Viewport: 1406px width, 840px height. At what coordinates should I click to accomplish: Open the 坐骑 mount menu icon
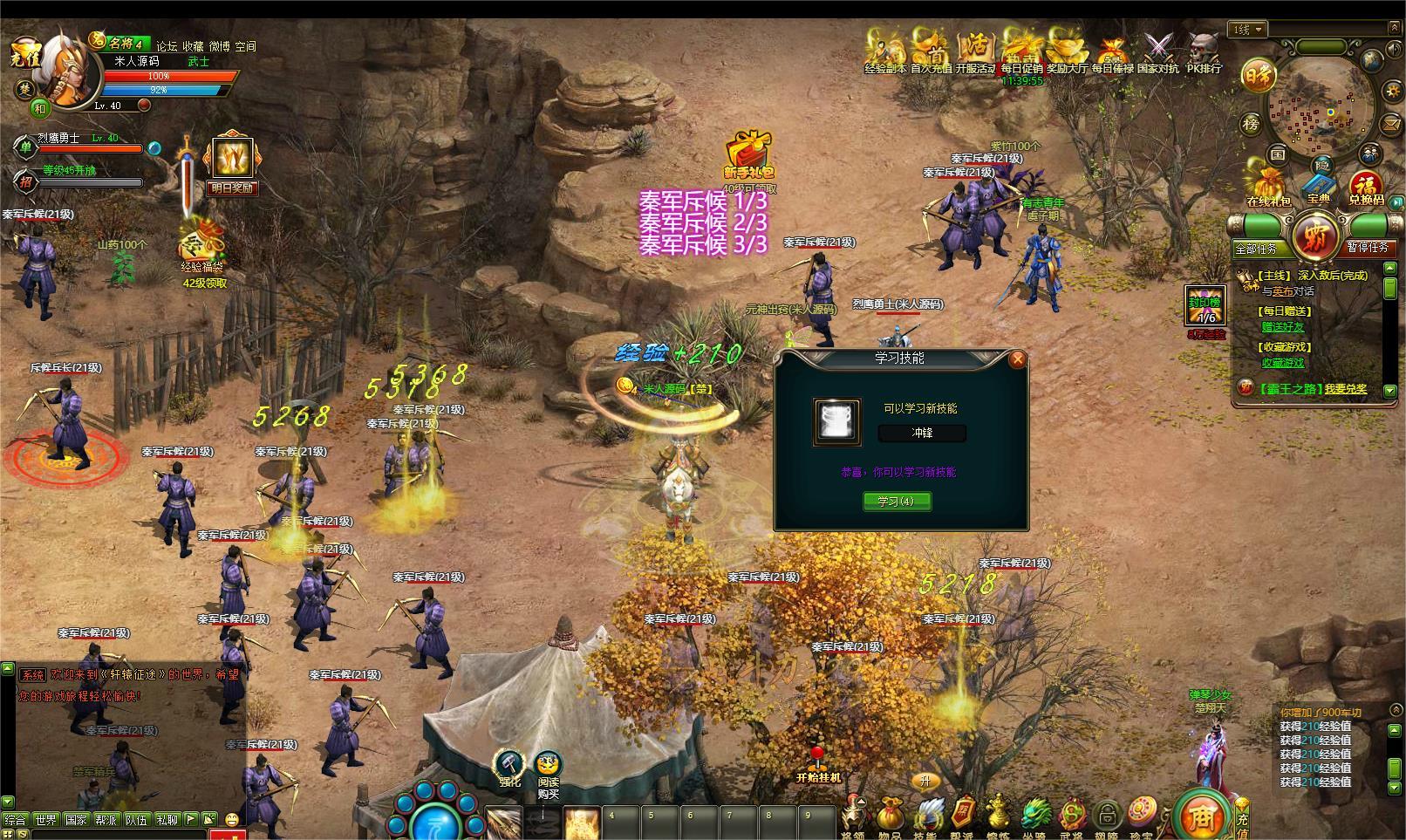1035,816
